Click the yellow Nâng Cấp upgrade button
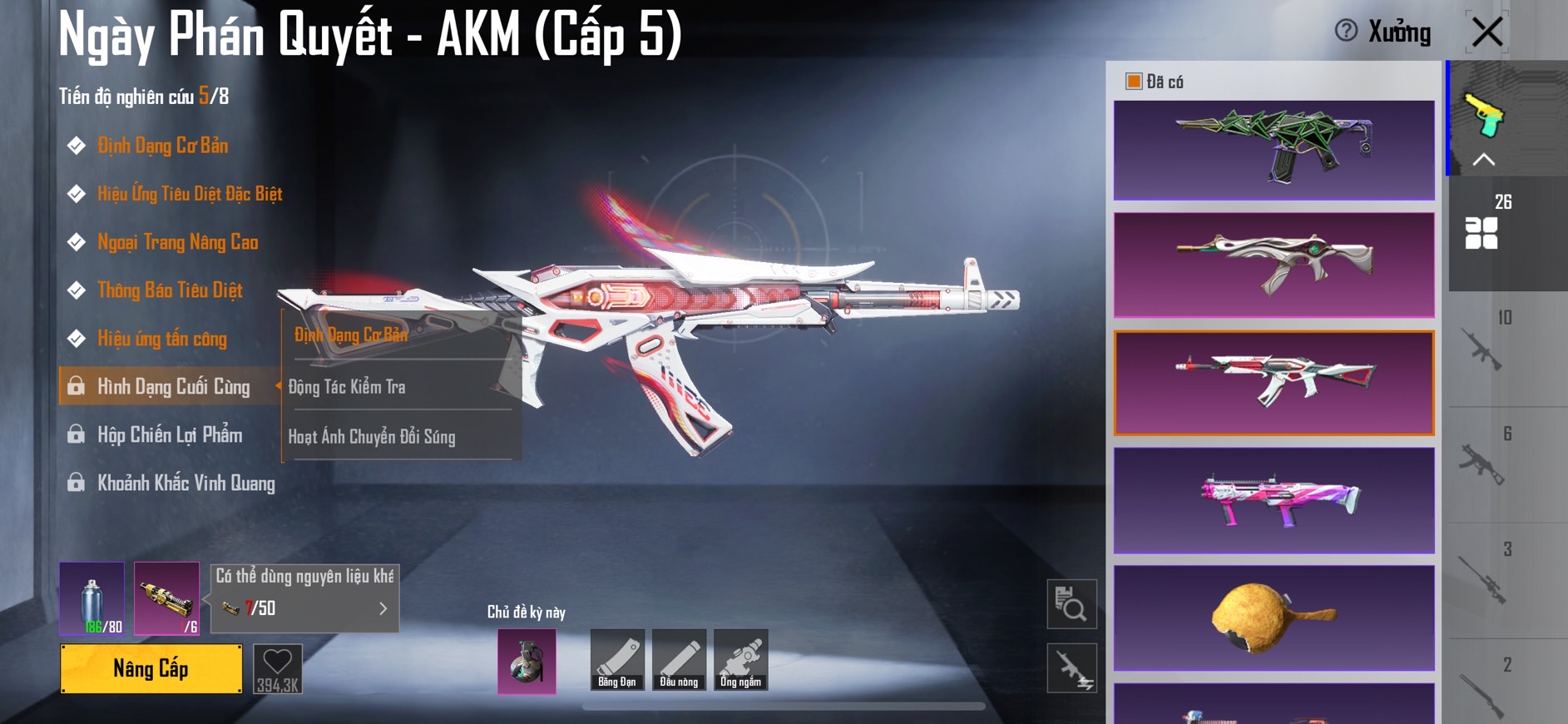The image size is (1568, 724). click(x=151, y=668)
